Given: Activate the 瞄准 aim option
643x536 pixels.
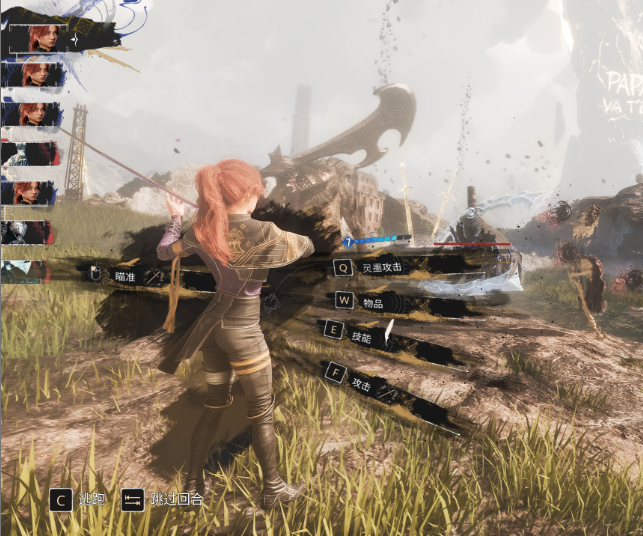Looking at the screenshot, I should 123,276.
